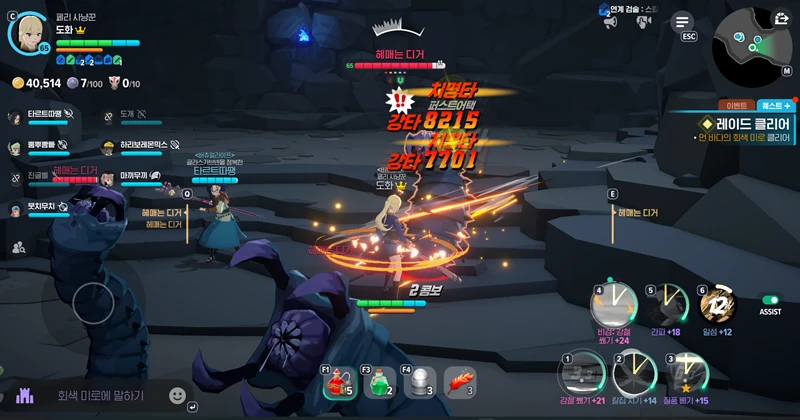Open the emoji smiley button
The image size is (800, 420).
coord(177,396)
